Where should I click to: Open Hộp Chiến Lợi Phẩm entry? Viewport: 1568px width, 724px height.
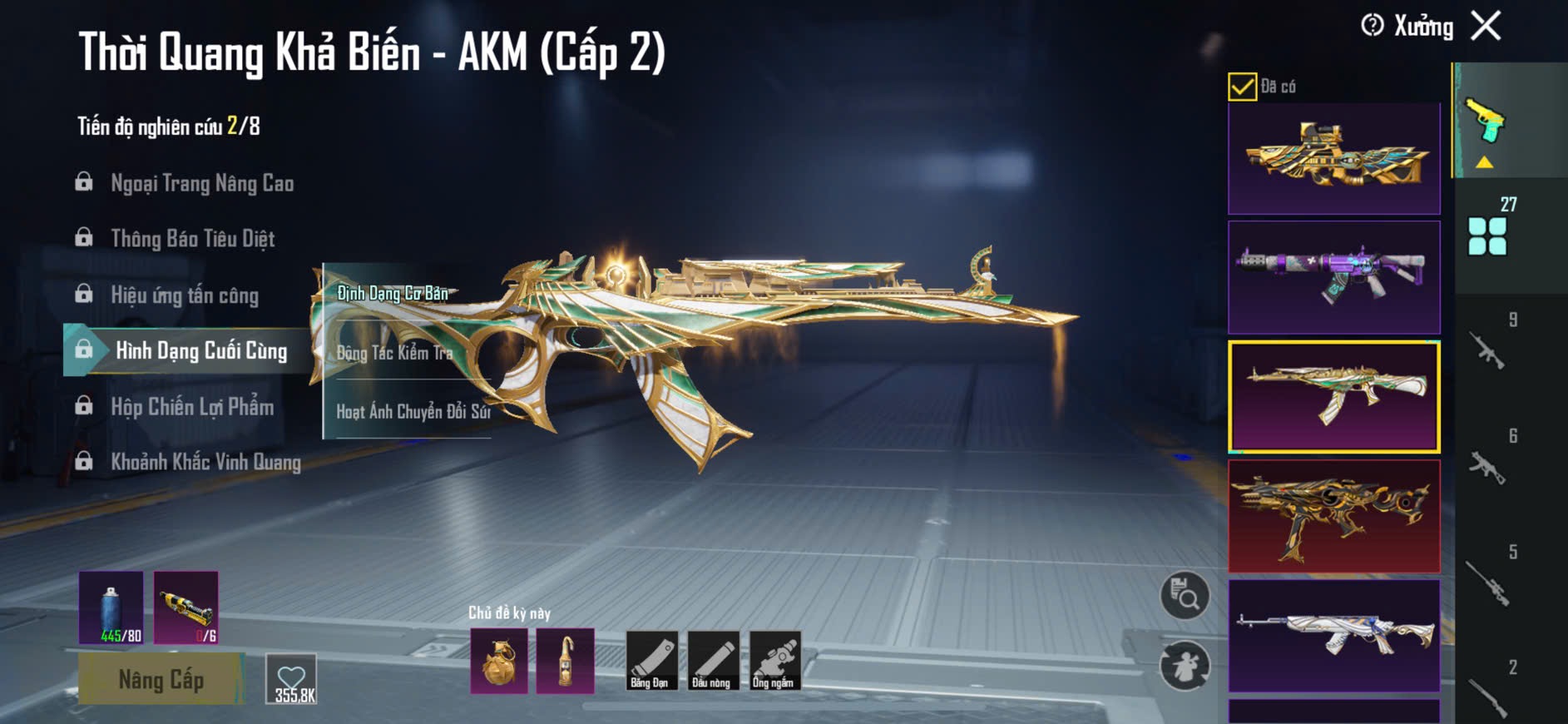pos(191,407)
